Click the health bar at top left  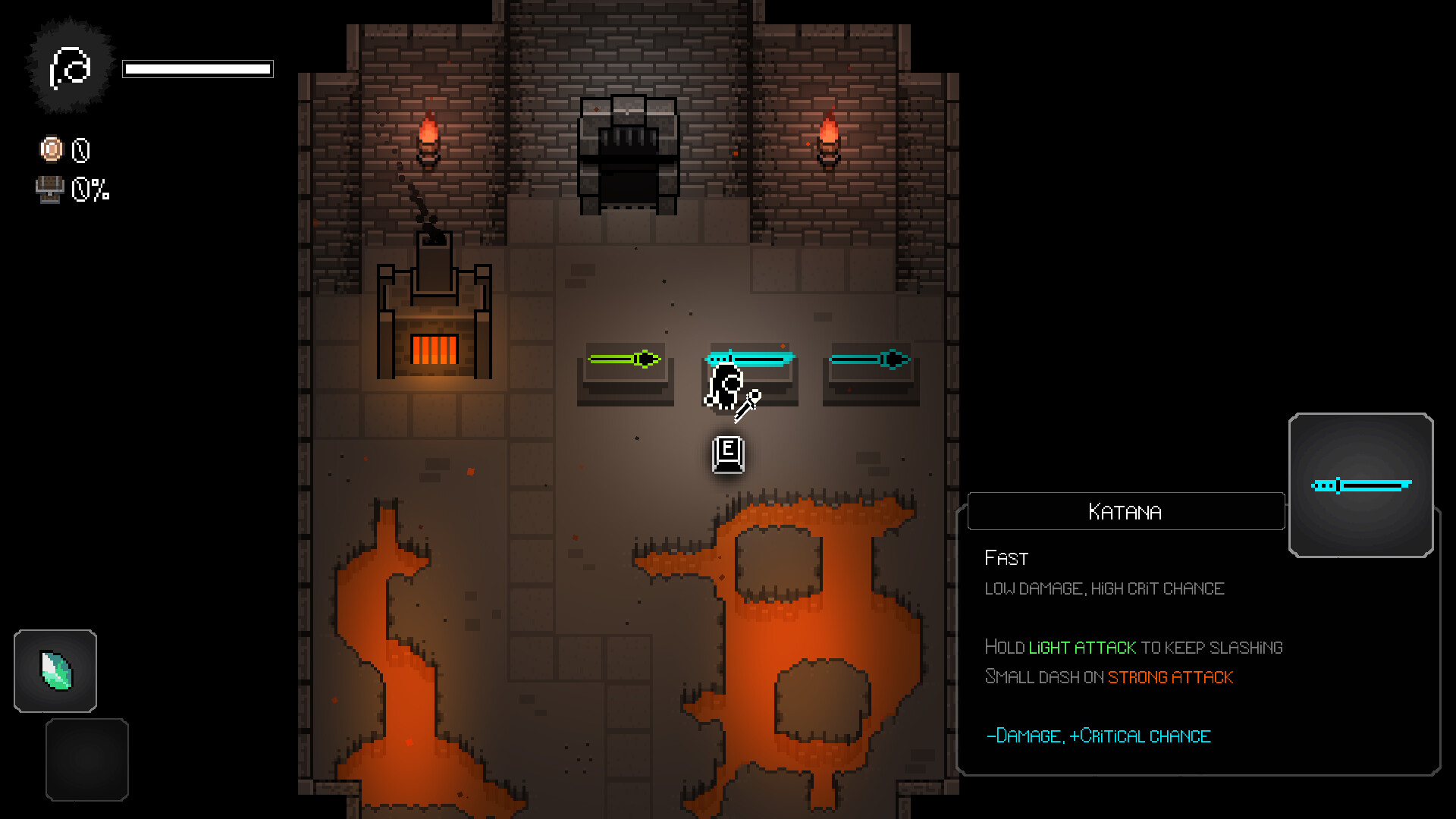coord(198,69)
